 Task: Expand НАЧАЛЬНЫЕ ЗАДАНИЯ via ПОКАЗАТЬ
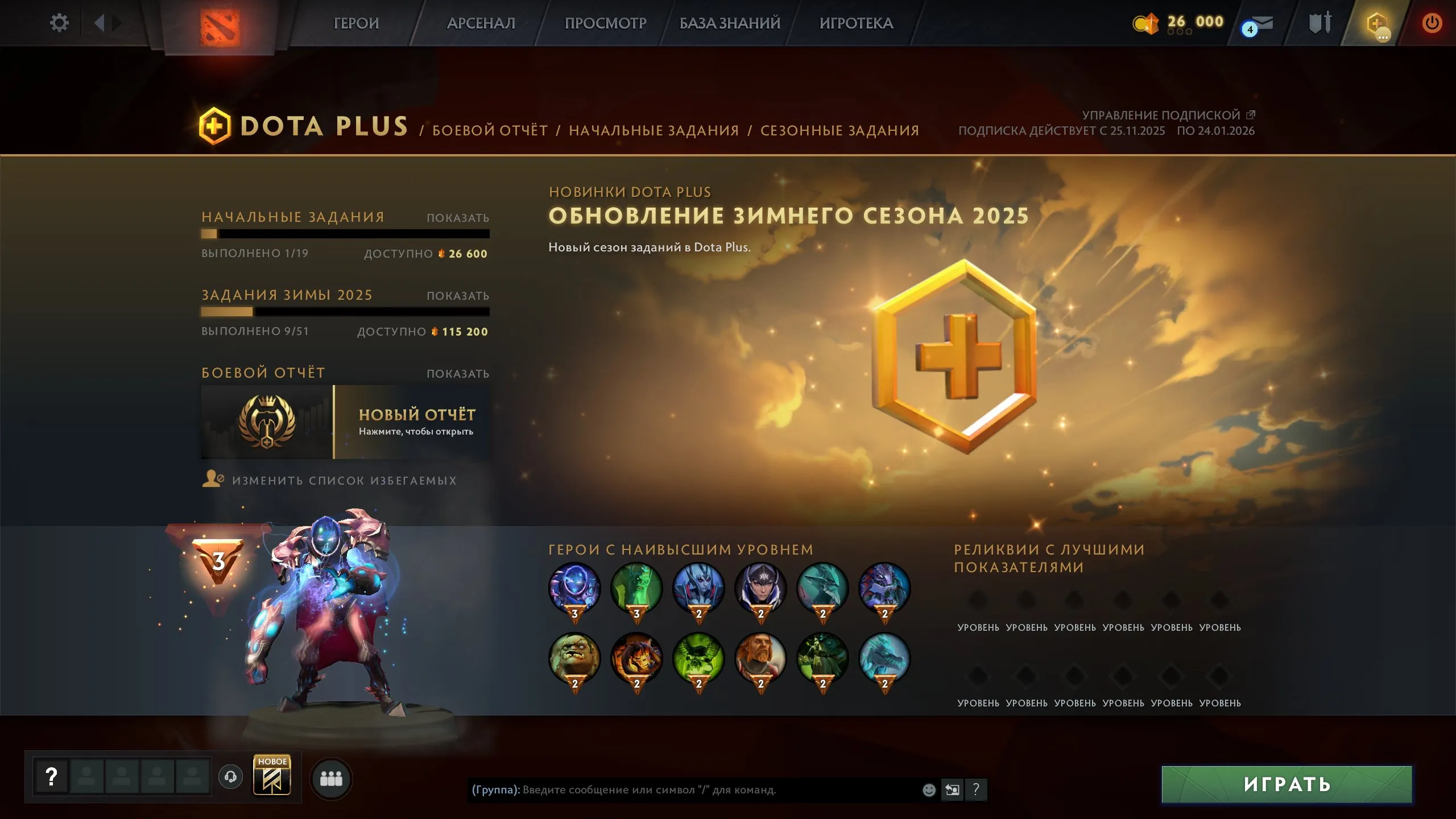(x=458, y=218)
